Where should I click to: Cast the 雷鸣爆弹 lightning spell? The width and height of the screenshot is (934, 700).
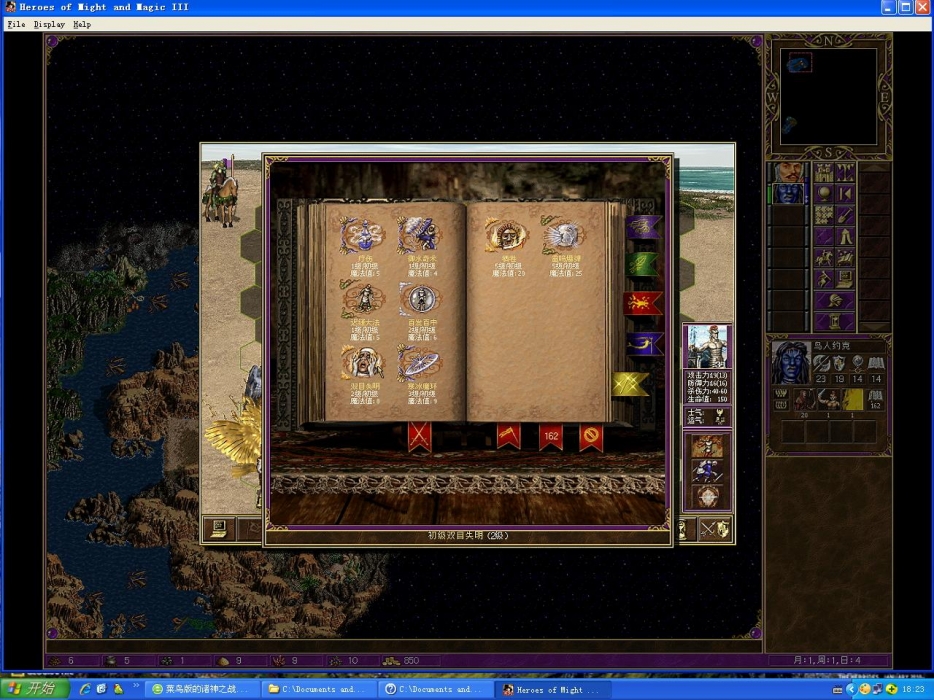(x=564, y=236)
